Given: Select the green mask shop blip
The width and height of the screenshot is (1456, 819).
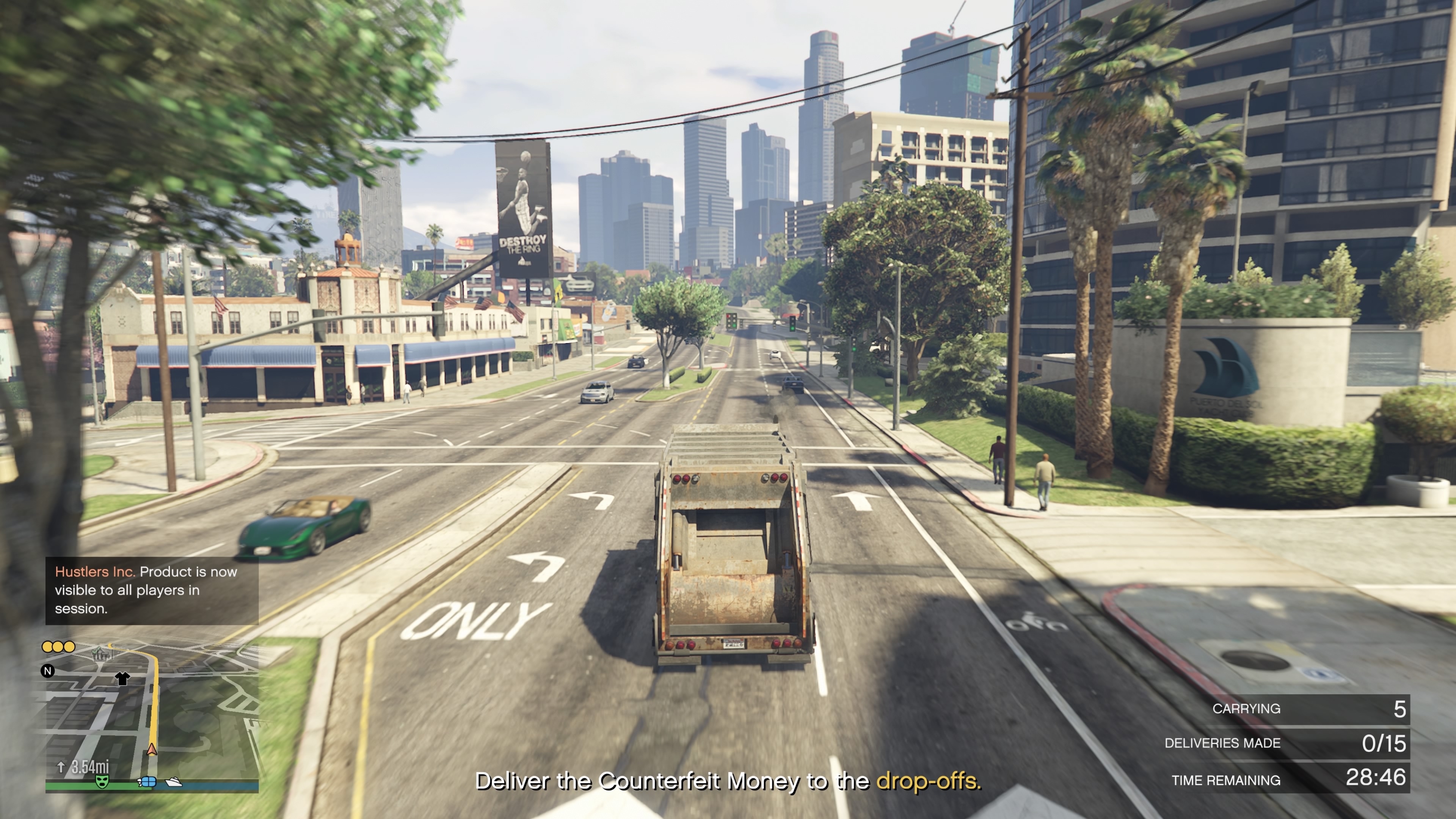Looking at the screenshot, I should tap(102, 781).
